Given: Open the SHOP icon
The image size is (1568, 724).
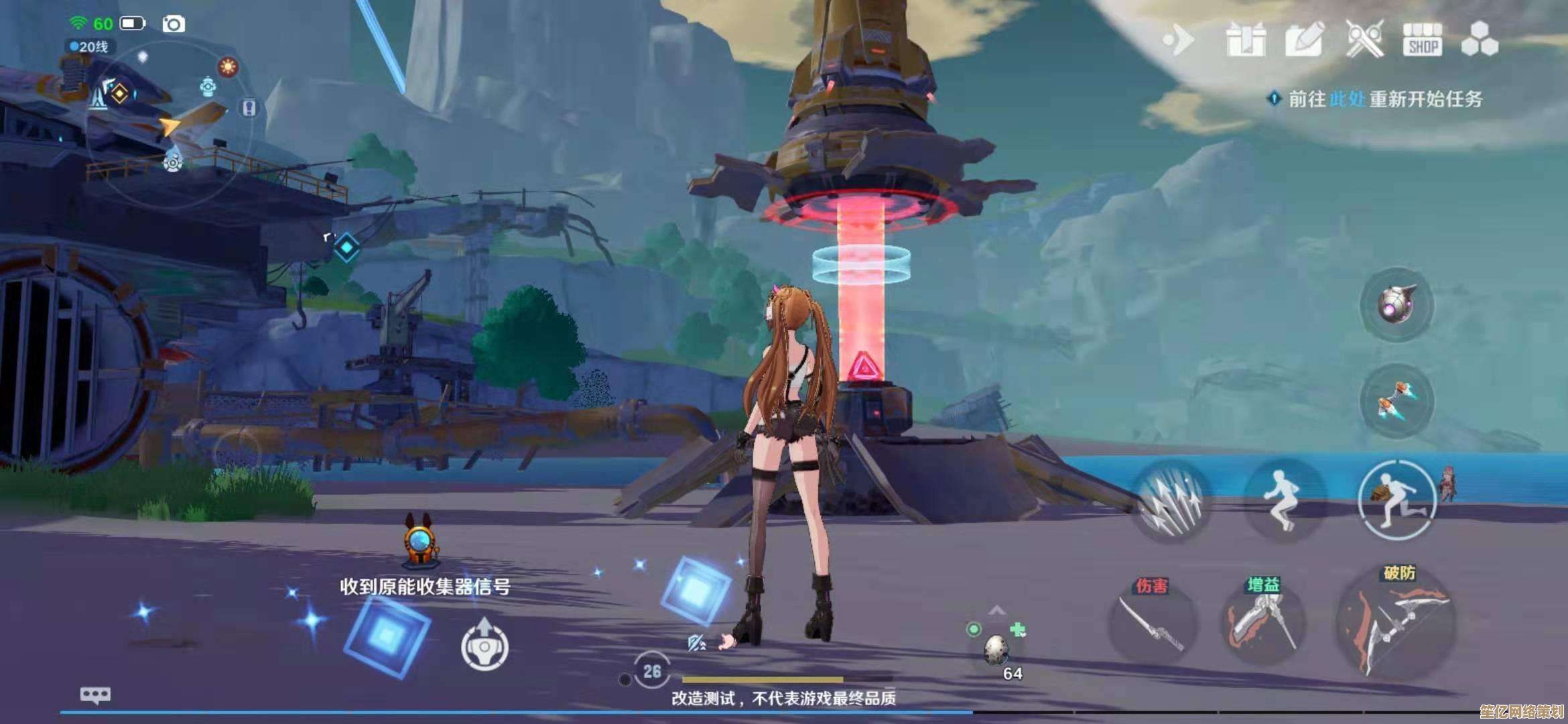Looking at the screenshot, I should tap(1422, 40).
